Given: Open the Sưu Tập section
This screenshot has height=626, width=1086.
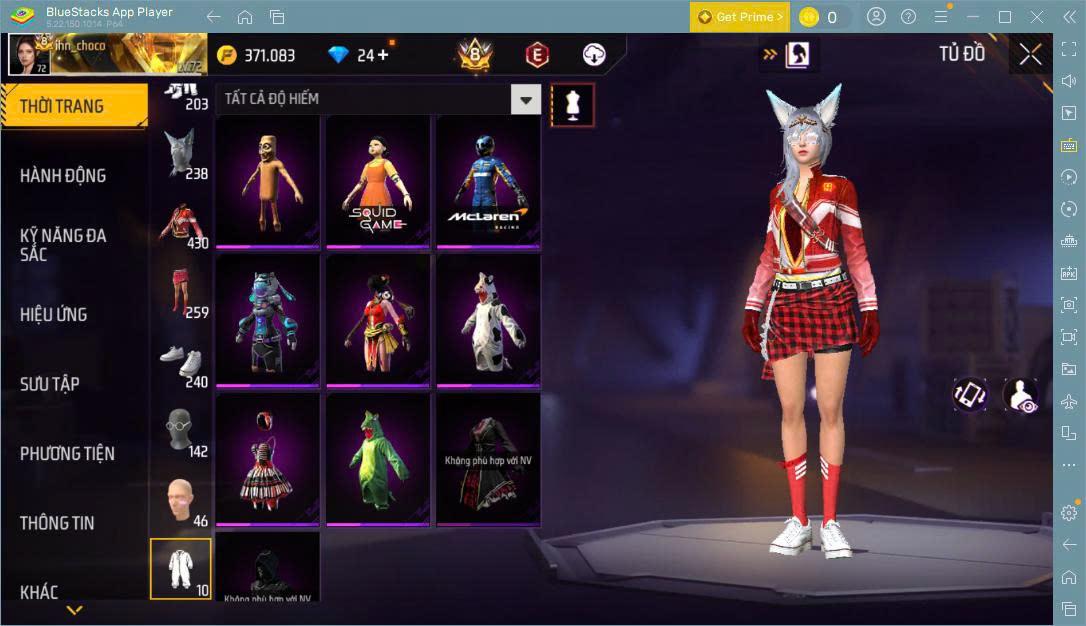Looking at the screenshot, I should [50, 384].
